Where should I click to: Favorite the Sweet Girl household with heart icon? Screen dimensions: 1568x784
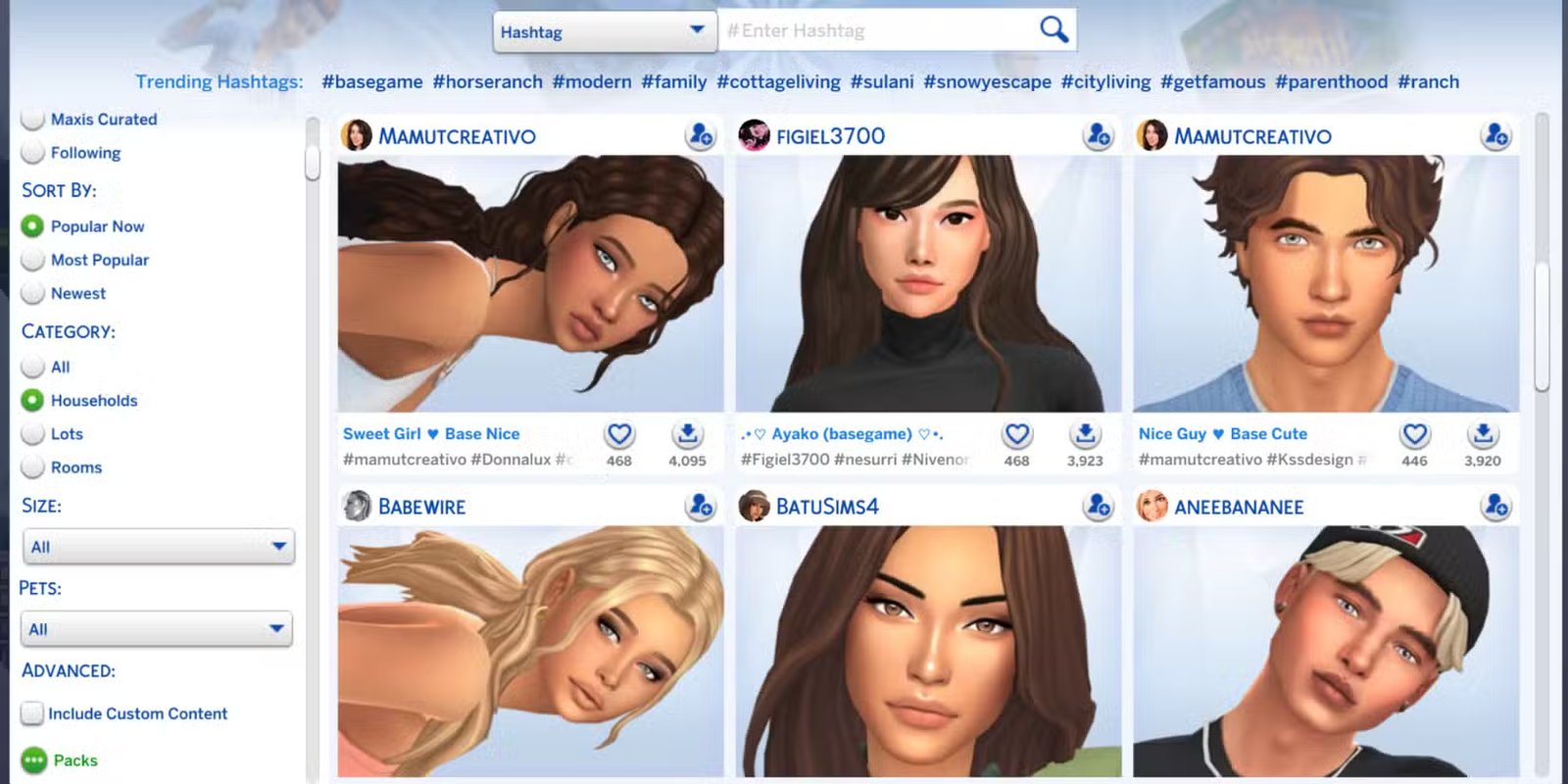pos(618,433)
